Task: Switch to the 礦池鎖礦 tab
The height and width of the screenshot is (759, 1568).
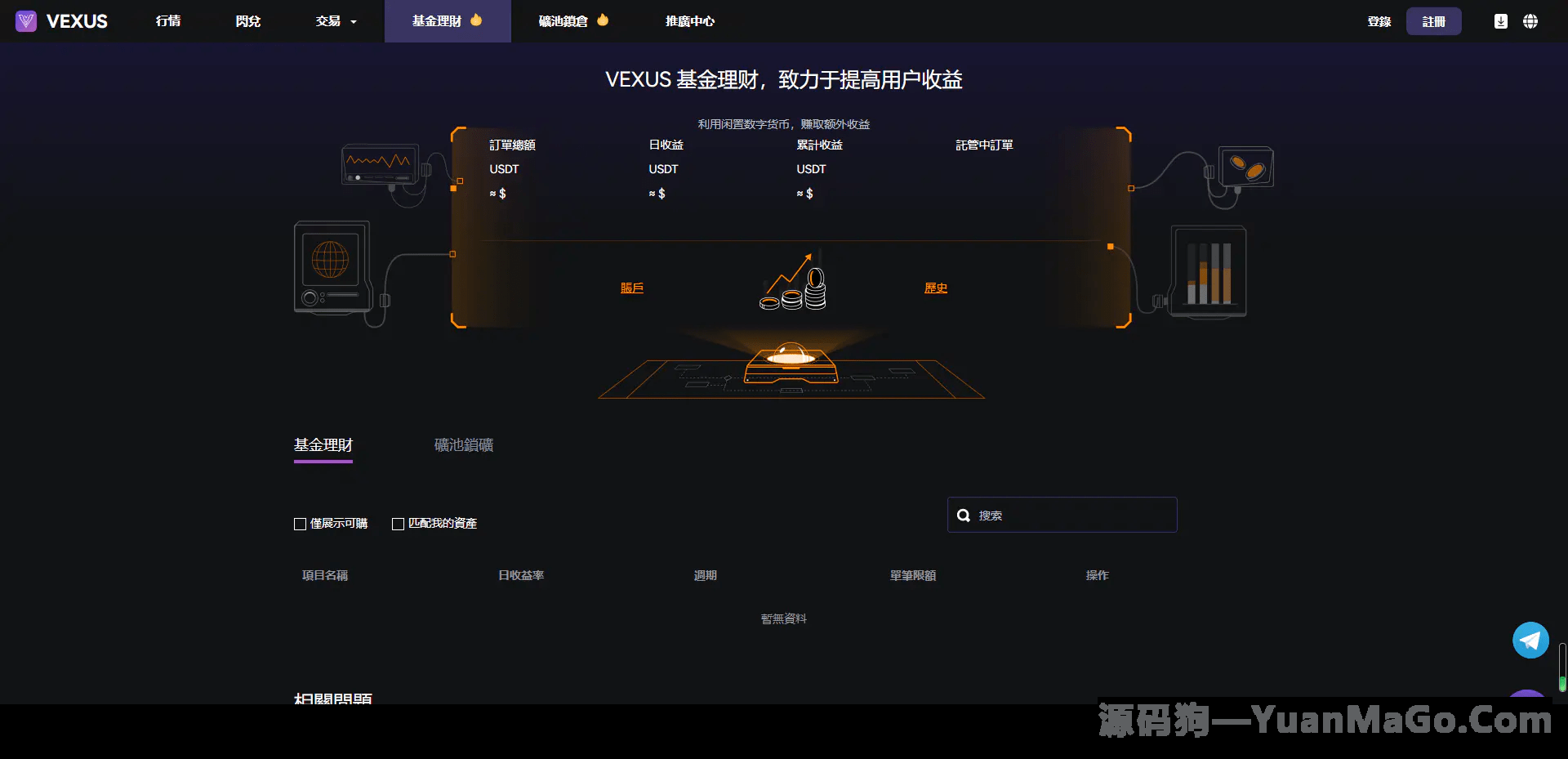Action: [462, 444]
